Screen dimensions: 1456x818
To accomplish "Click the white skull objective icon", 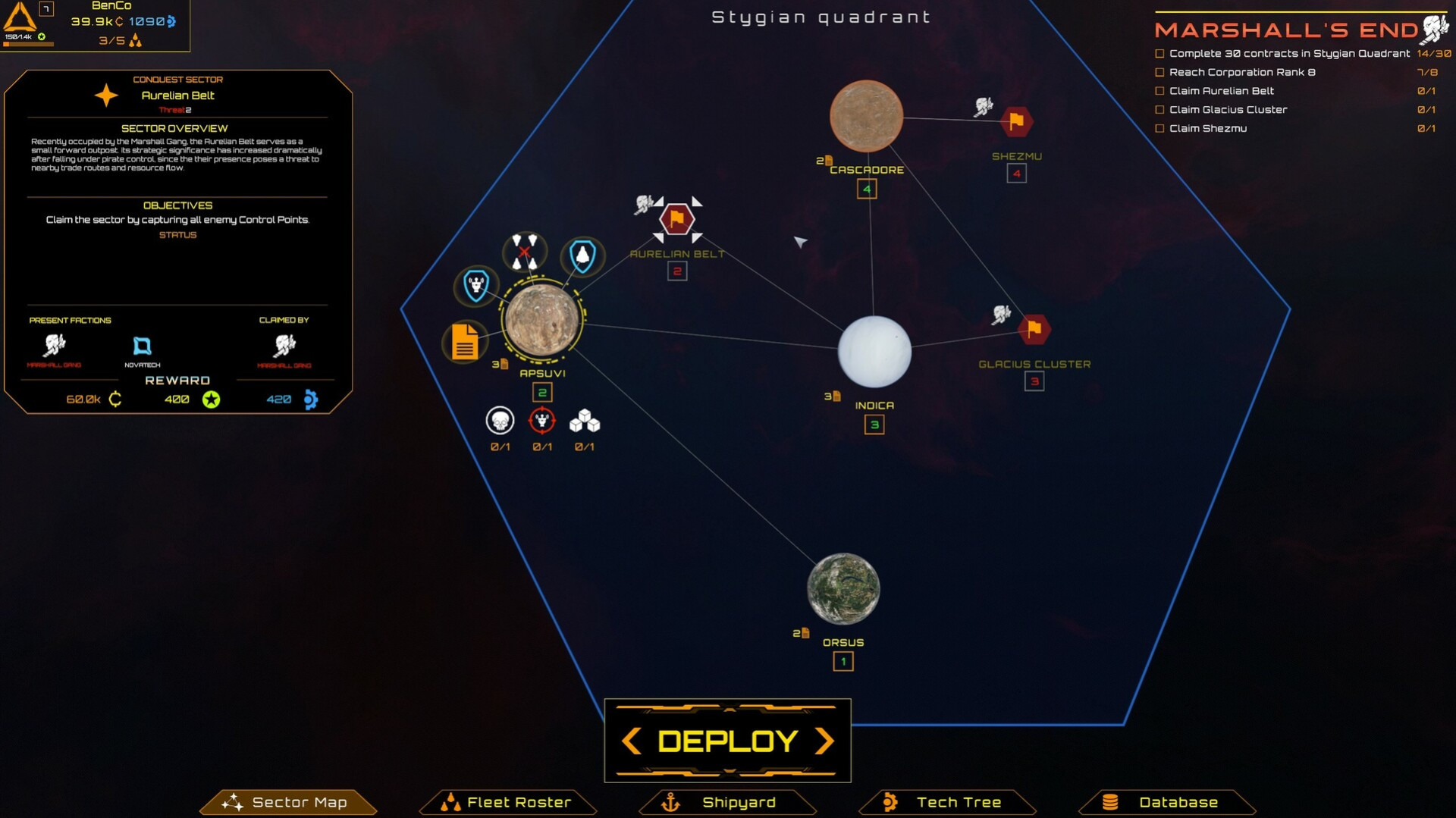I will [x=500, y=421].
